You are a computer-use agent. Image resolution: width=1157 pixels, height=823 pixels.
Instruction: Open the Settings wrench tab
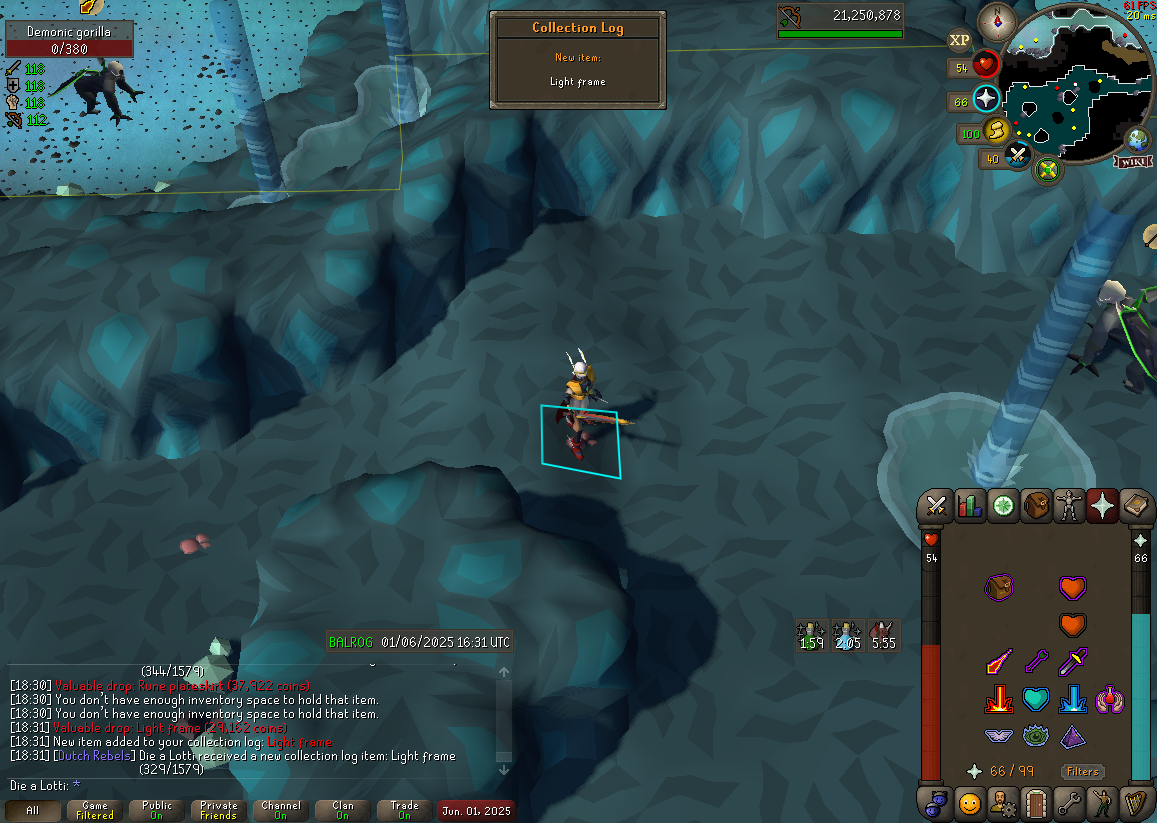tap(1070, 802)
